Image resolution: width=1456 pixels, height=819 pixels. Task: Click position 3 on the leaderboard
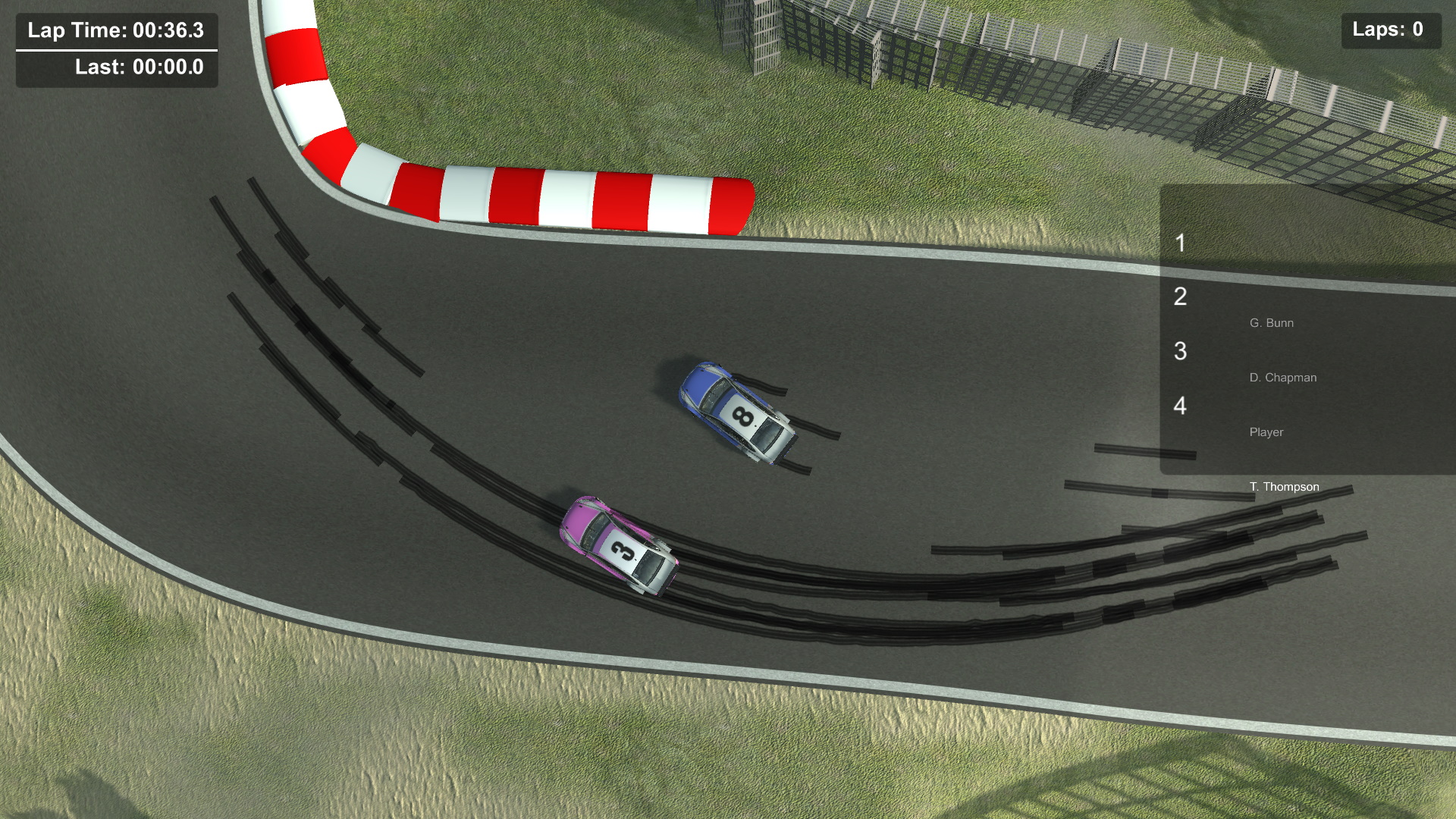(1180, 350)
